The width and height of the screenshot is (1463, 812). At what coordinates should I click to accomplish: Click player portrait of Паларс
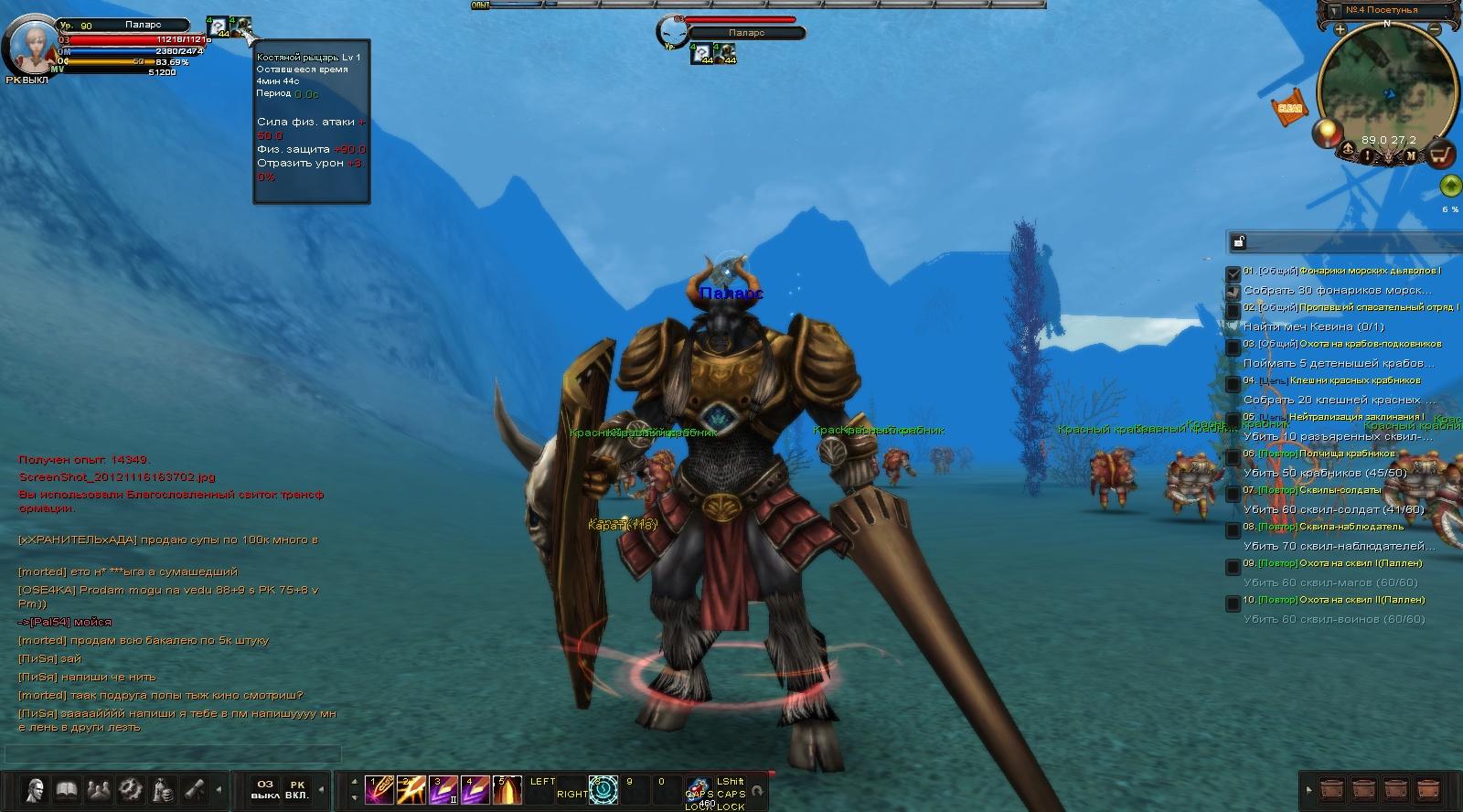coord(31,44)
